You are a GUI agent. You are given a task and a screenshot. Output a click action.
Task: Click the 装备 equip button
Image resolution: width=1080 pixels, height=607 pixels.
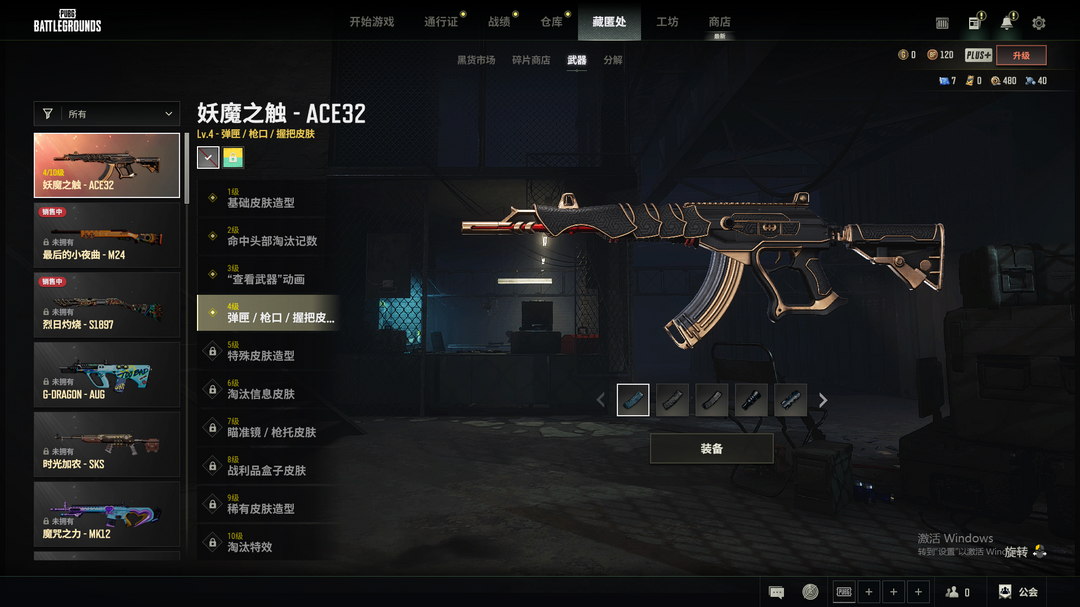click(711, 449)
